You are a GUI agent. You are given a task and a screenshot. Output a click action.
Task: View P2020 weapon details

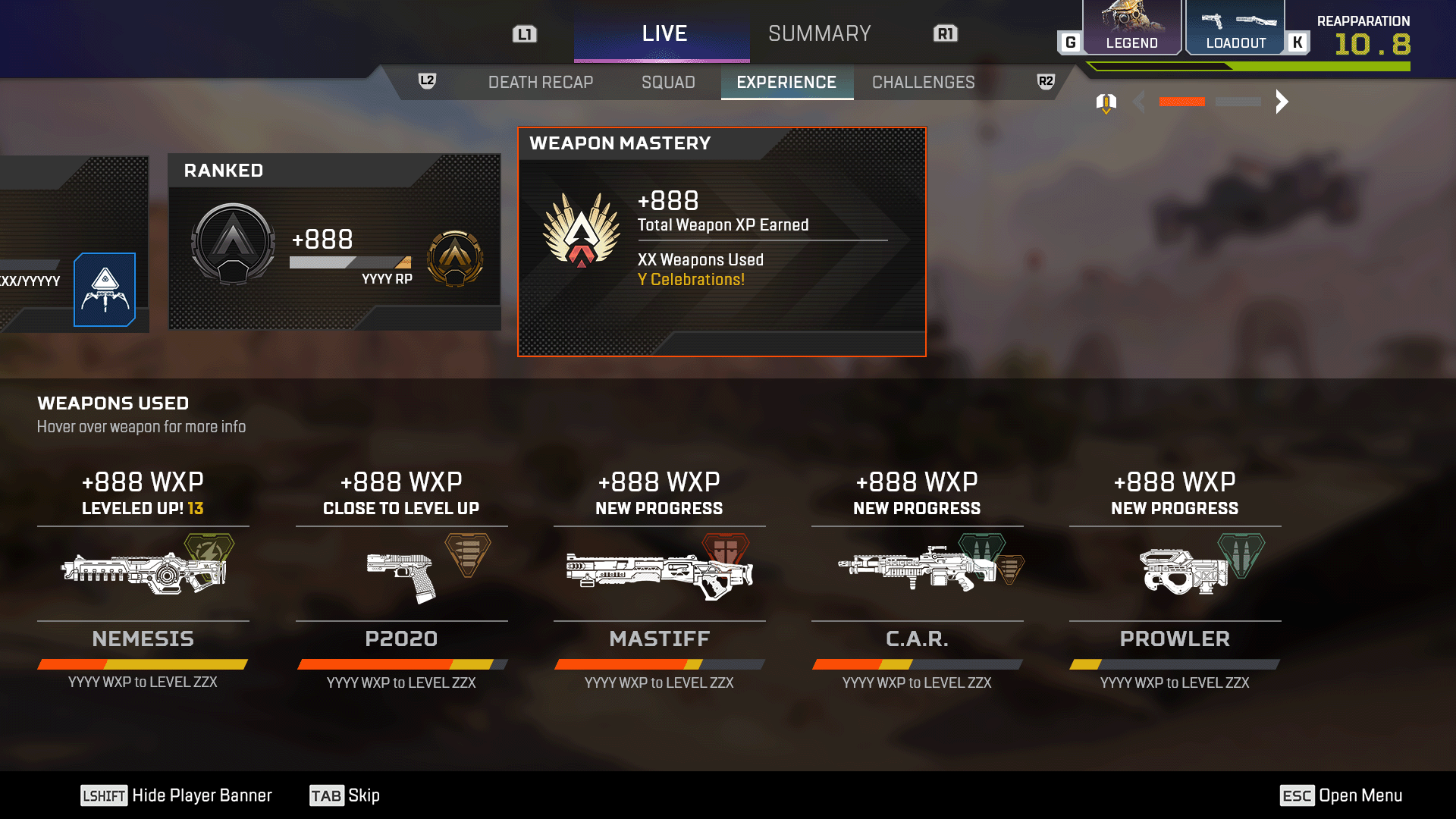click(401, 573)
